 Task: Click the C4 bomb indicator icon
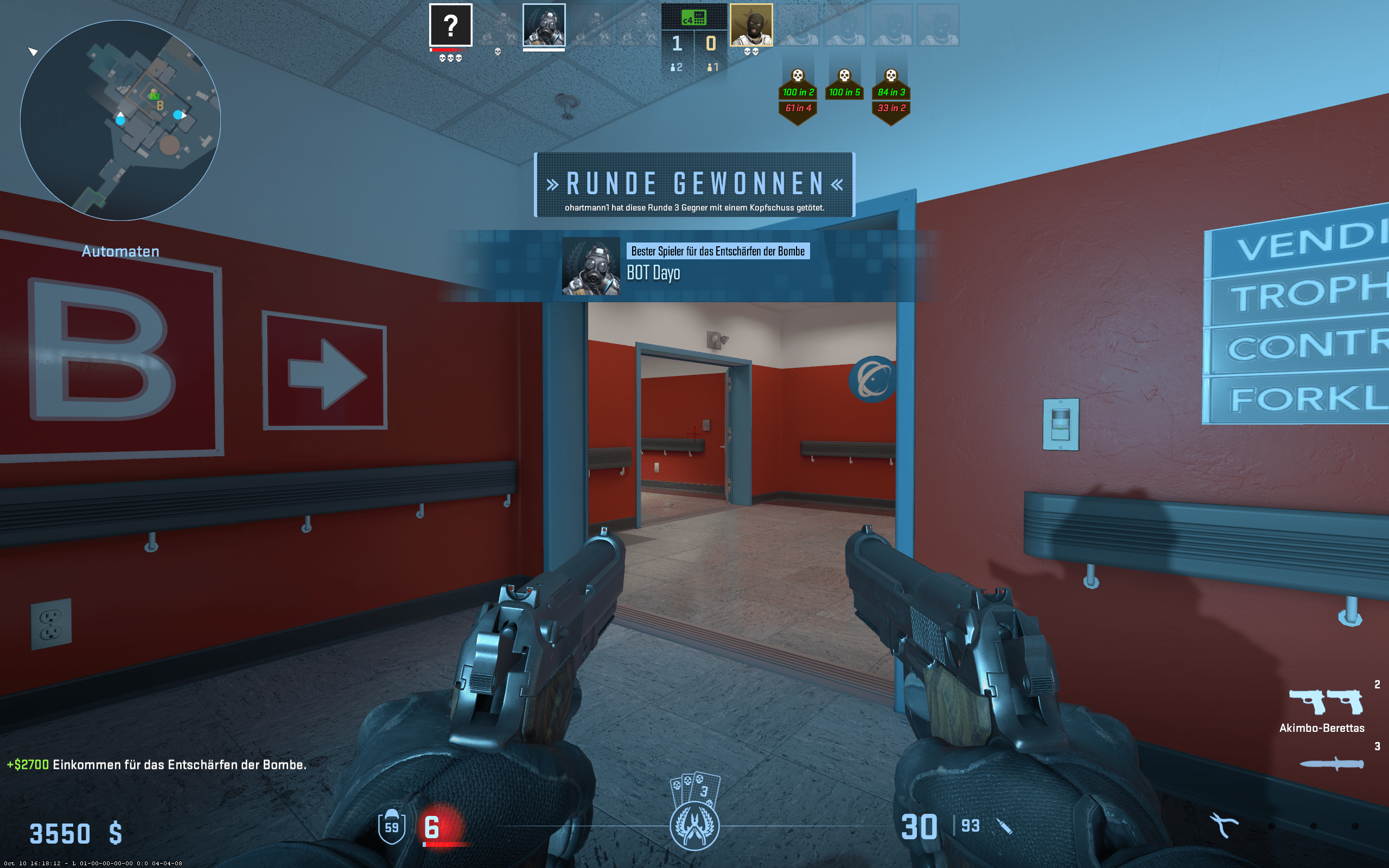(693, 18)
